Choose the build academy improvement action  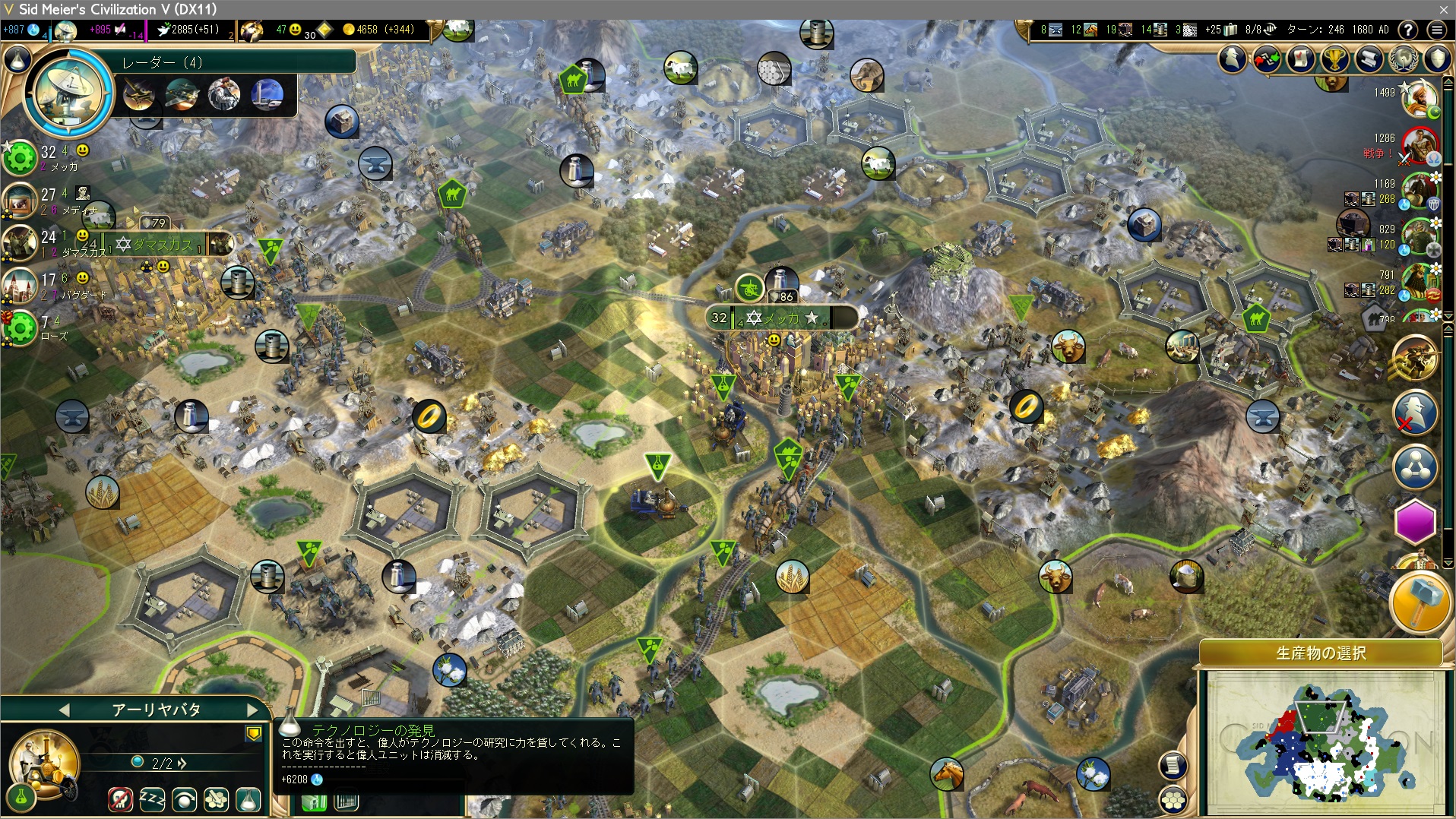217,798
